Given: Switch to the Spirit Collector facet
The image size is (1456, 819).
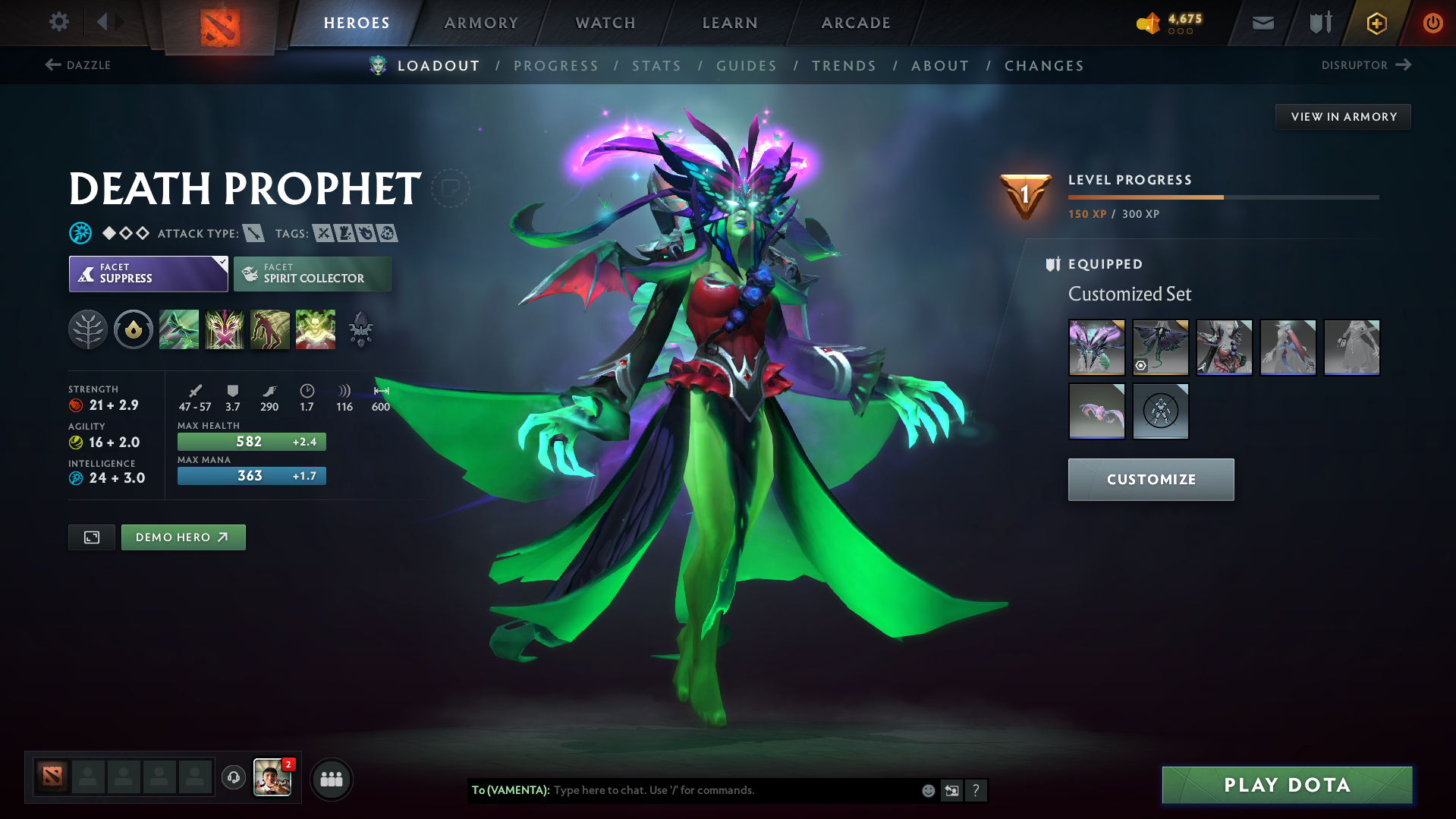Looking at the screenshot, I should [x=312, y=273].
